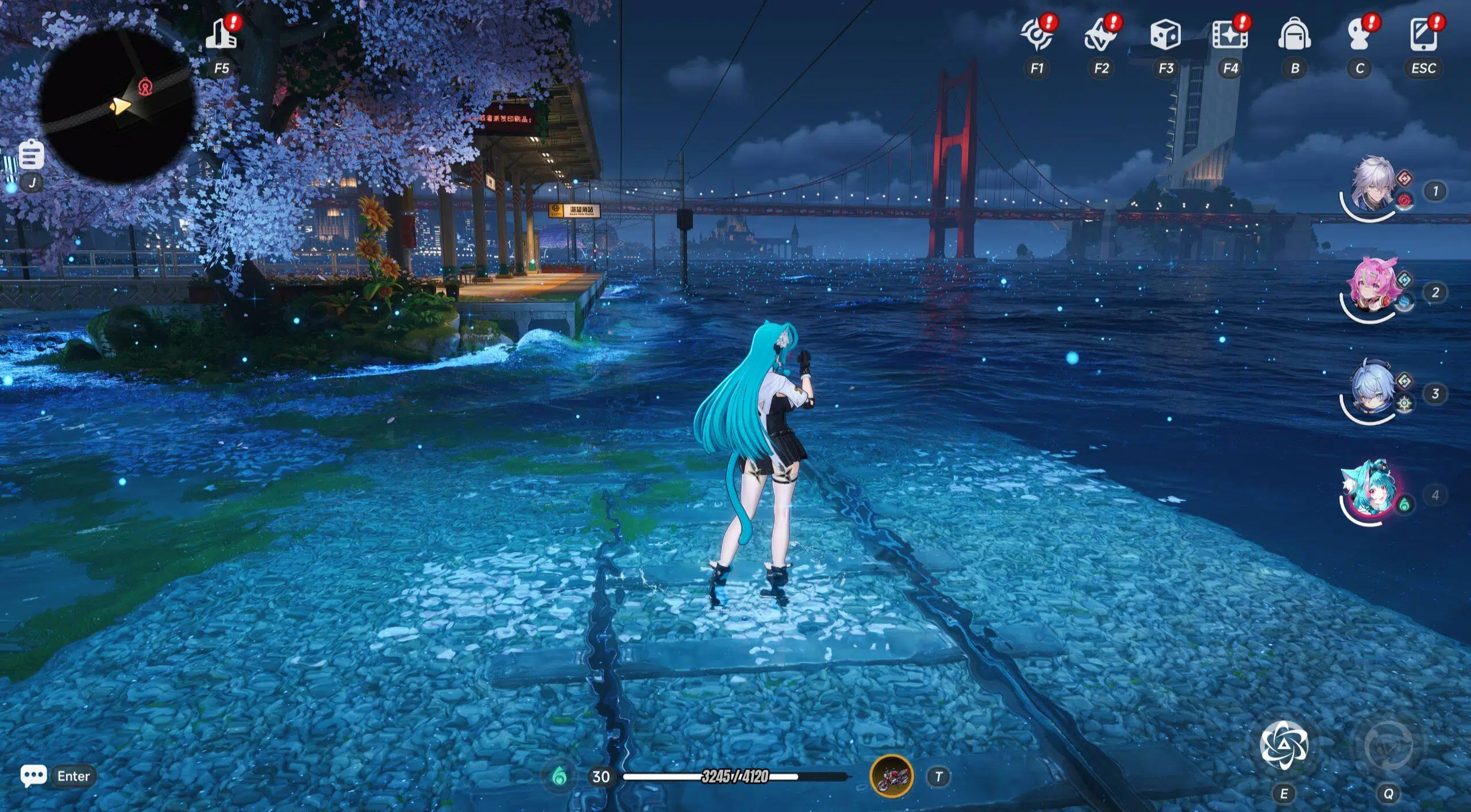Screen dimensions: 1471x812
Task: Switch to the white-haired character portrait
Action: (x=1372, y=185)
